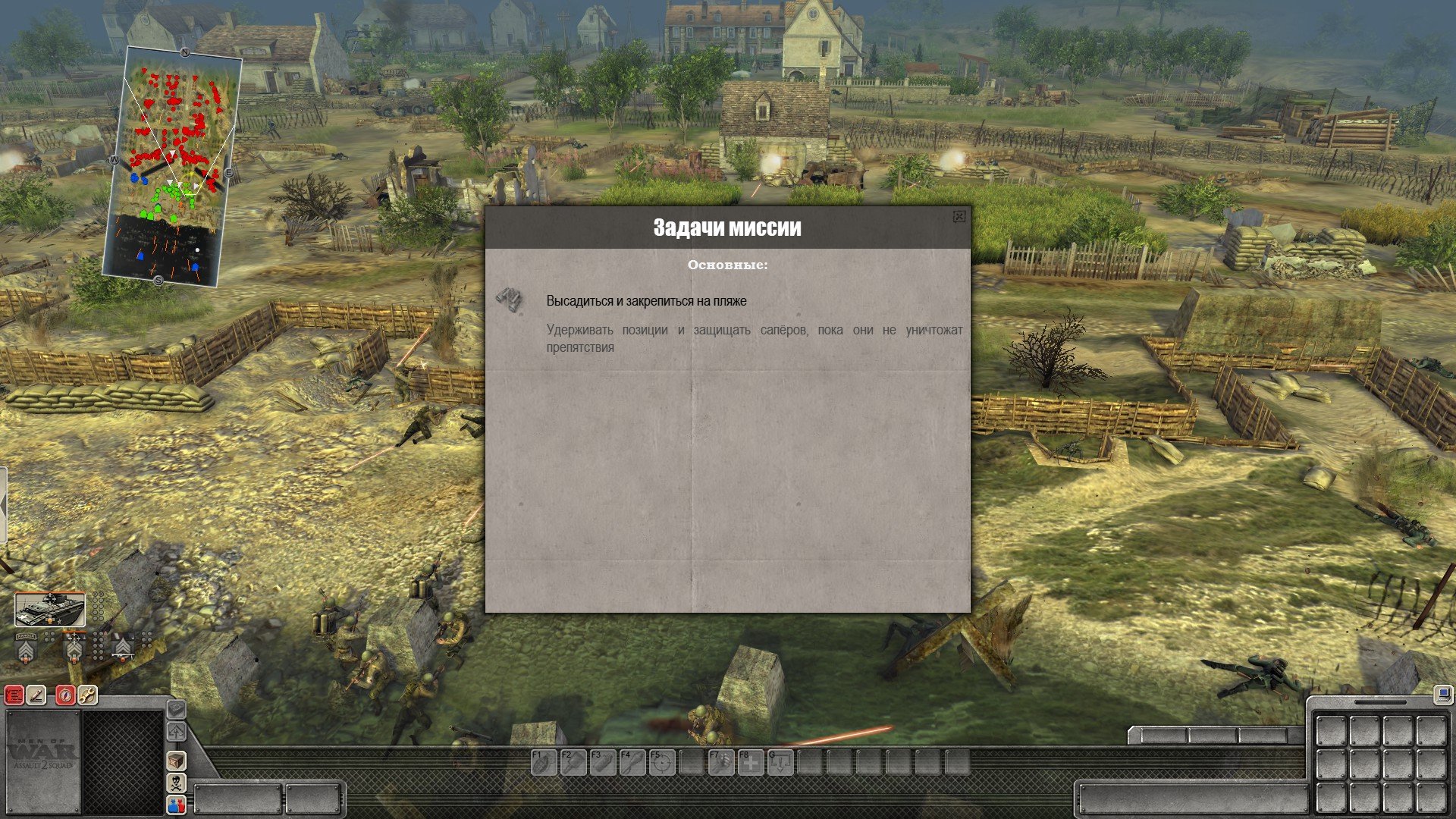Viewport: 1456px width, 819px height.
Task: Close the mission objectives window
Action: click(x=959, y=217)
